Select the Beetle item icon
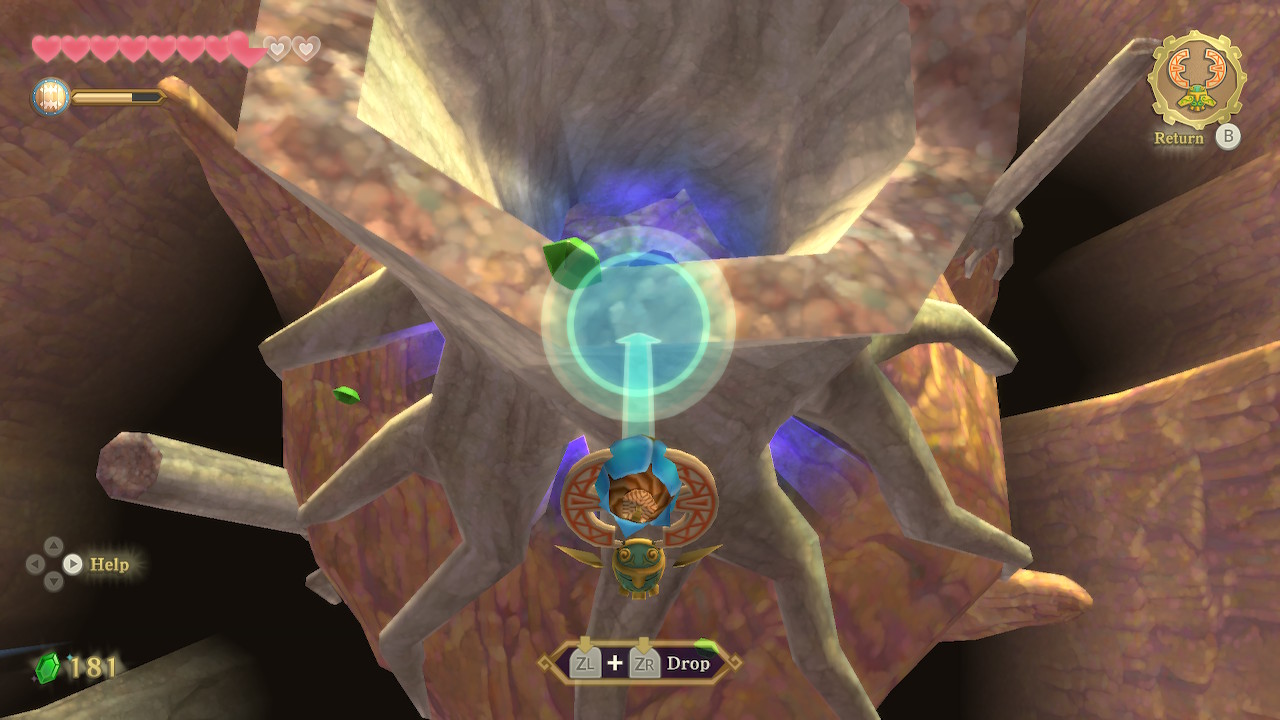The image size is (1280, 720). (x=1196, y=78)
